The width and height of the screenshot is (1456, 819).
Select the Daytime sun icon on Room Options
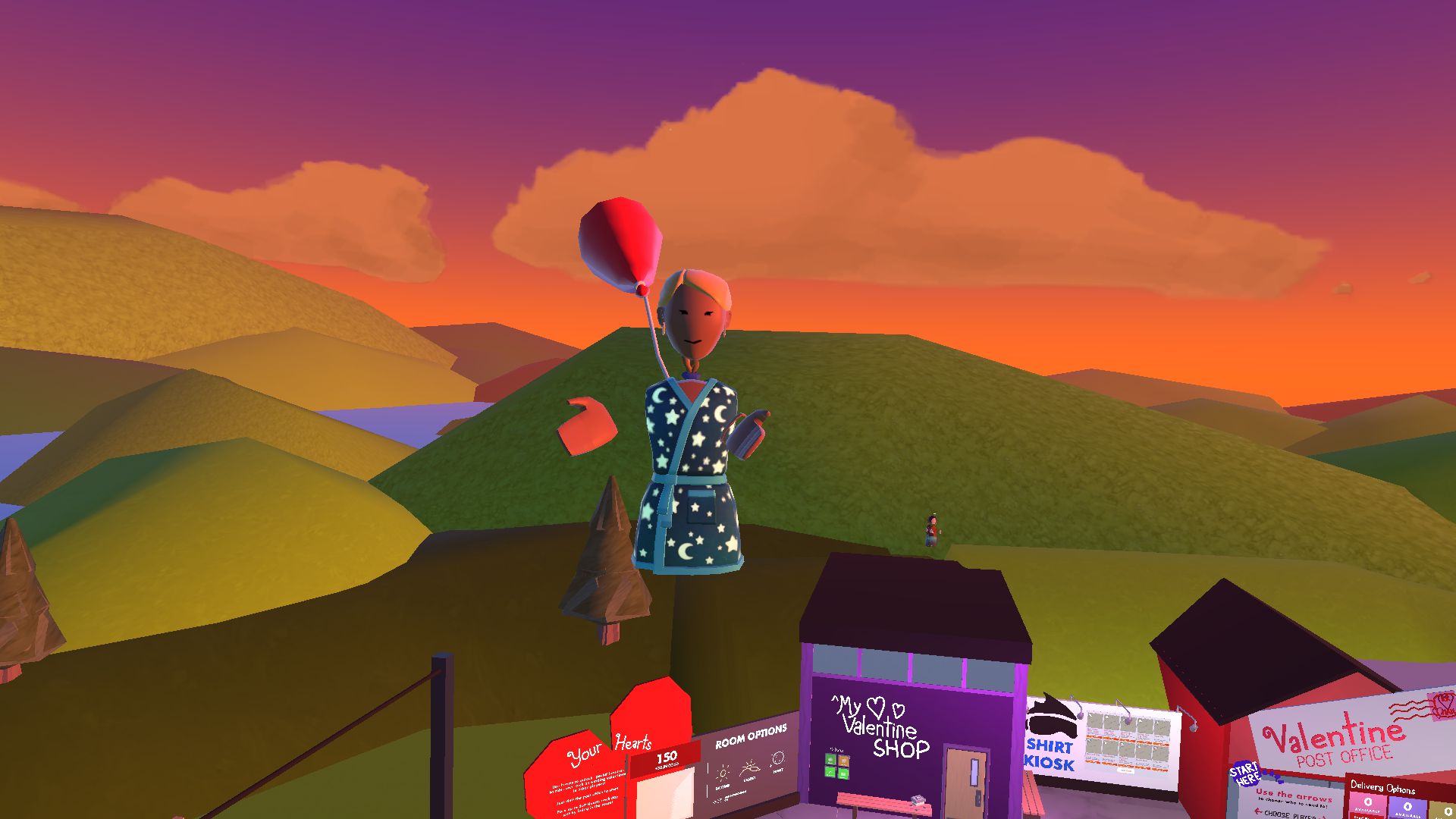723,773
